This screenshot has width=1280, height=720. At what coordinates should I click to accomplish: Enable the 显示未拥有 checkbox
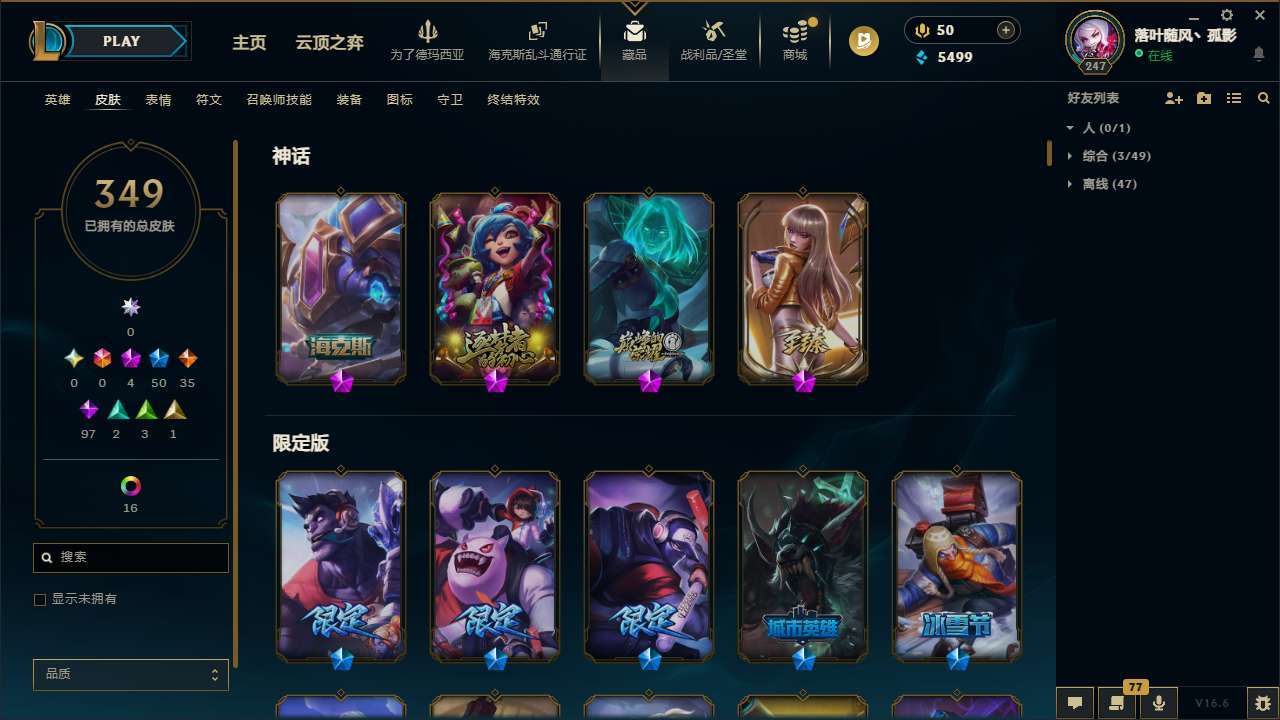coord(40,599)
